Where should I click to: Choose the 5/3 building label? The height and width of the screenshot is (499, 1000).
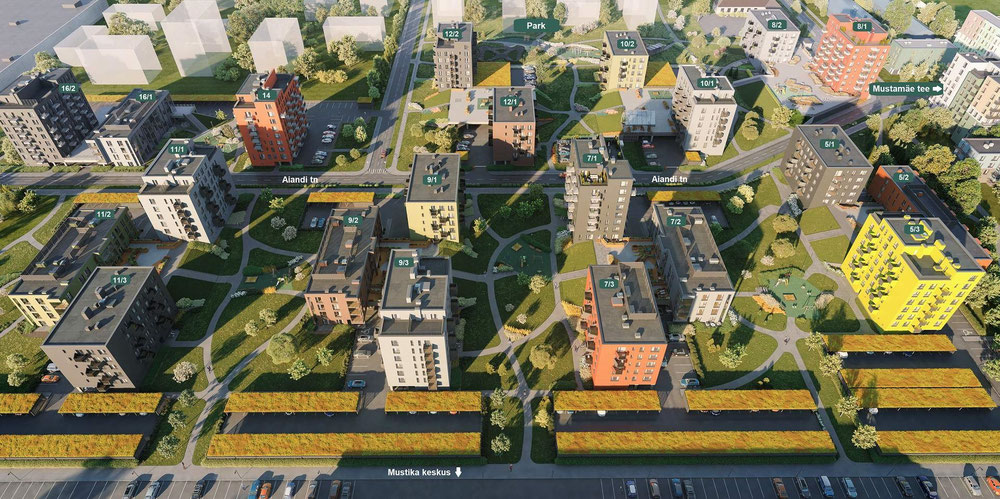point(914,229)
